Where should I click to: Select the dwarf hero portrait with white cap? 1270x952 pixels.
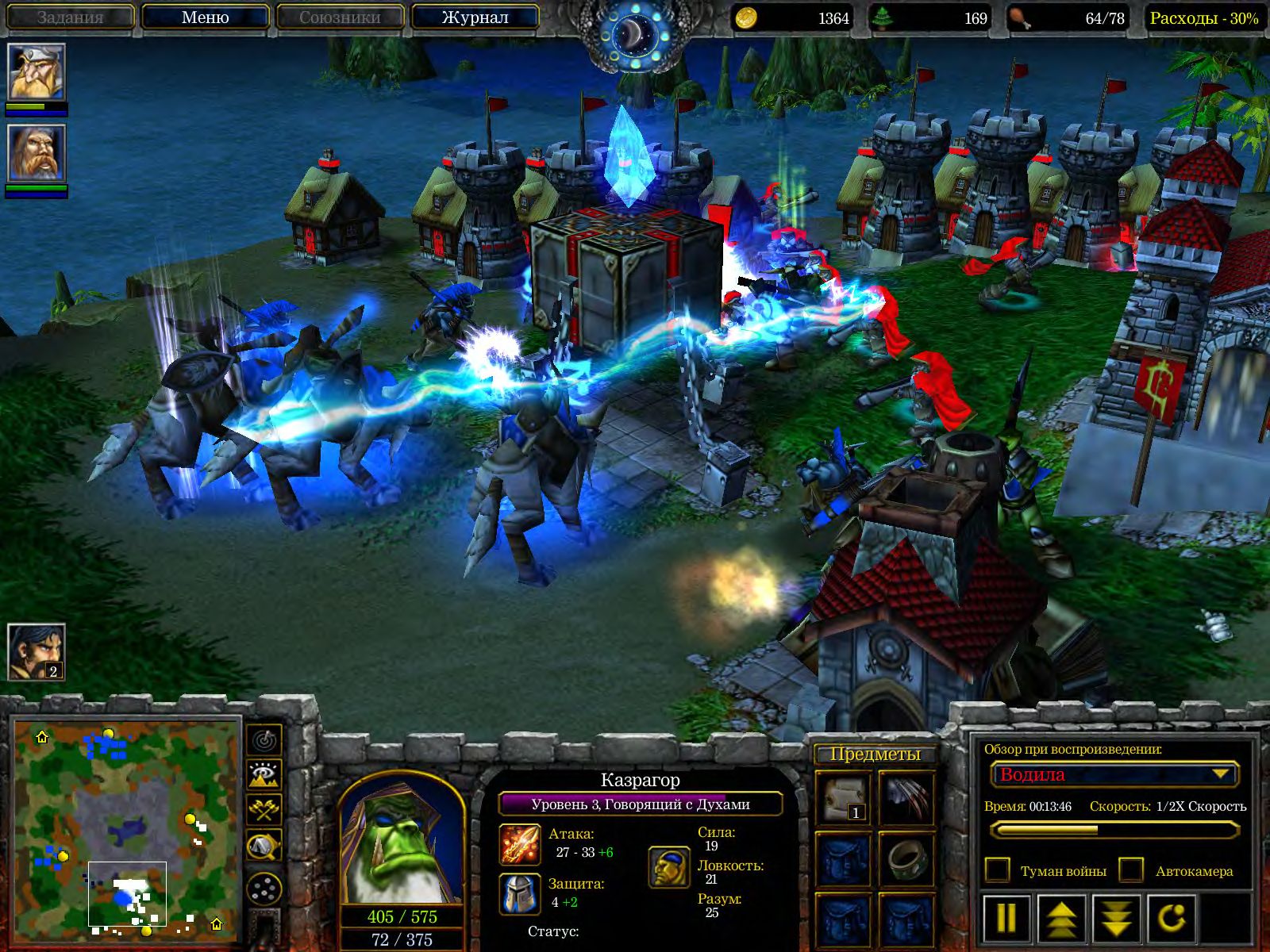[x=36, y=72]
